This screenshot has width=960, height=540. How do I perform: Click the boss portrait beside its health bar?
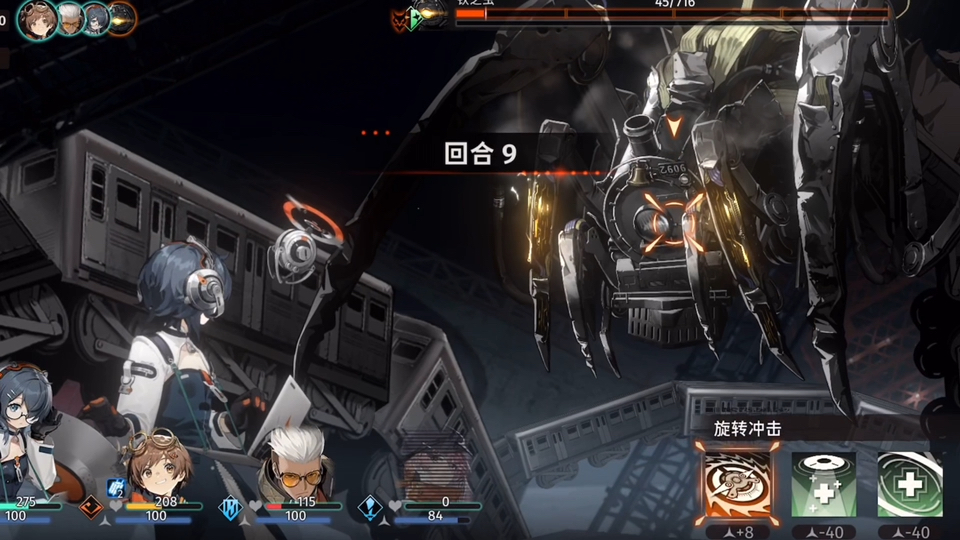pyautogui.click(x=432, y=15)
